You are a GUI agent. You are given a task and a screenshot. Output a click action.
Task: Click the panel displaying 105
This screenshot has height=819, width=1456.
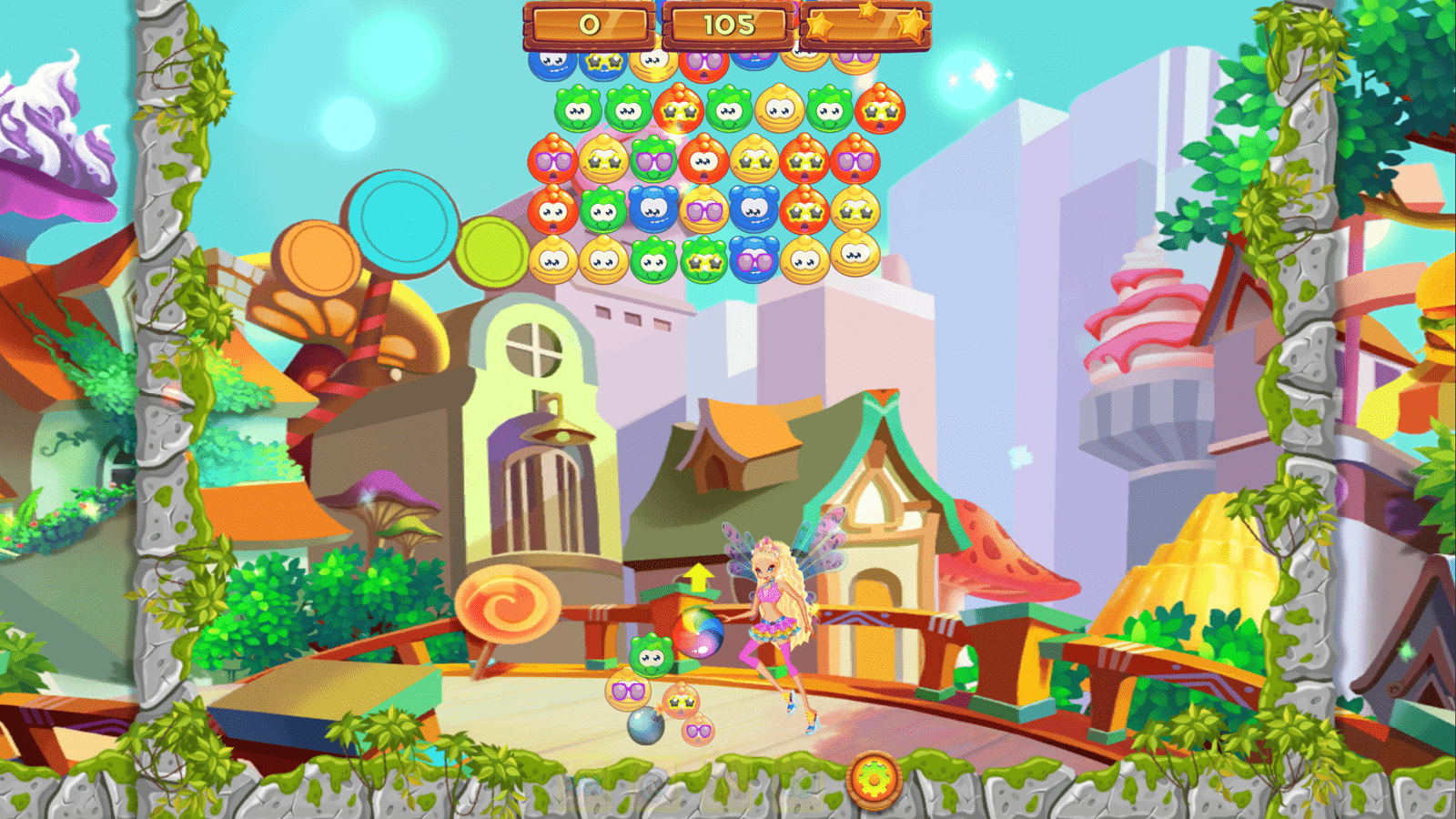pos(728,23)
